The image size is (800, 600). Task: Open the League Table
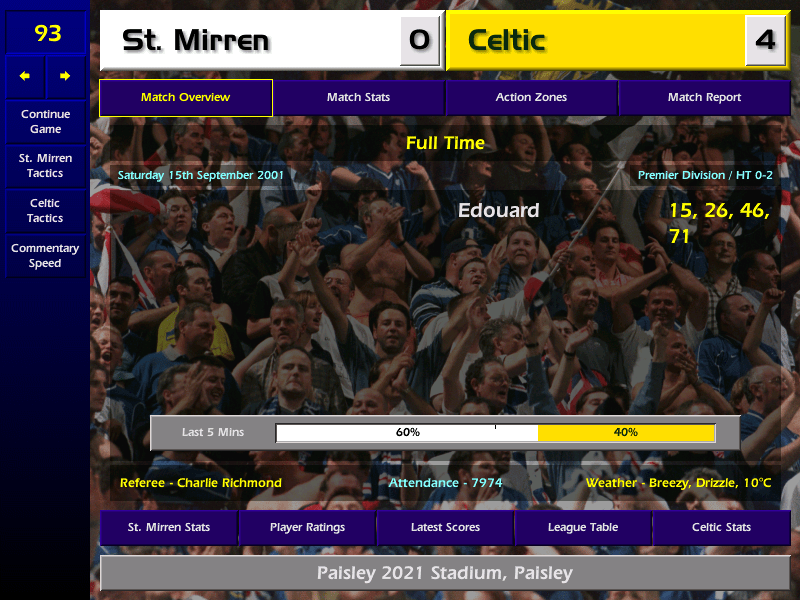coord(583,527)
